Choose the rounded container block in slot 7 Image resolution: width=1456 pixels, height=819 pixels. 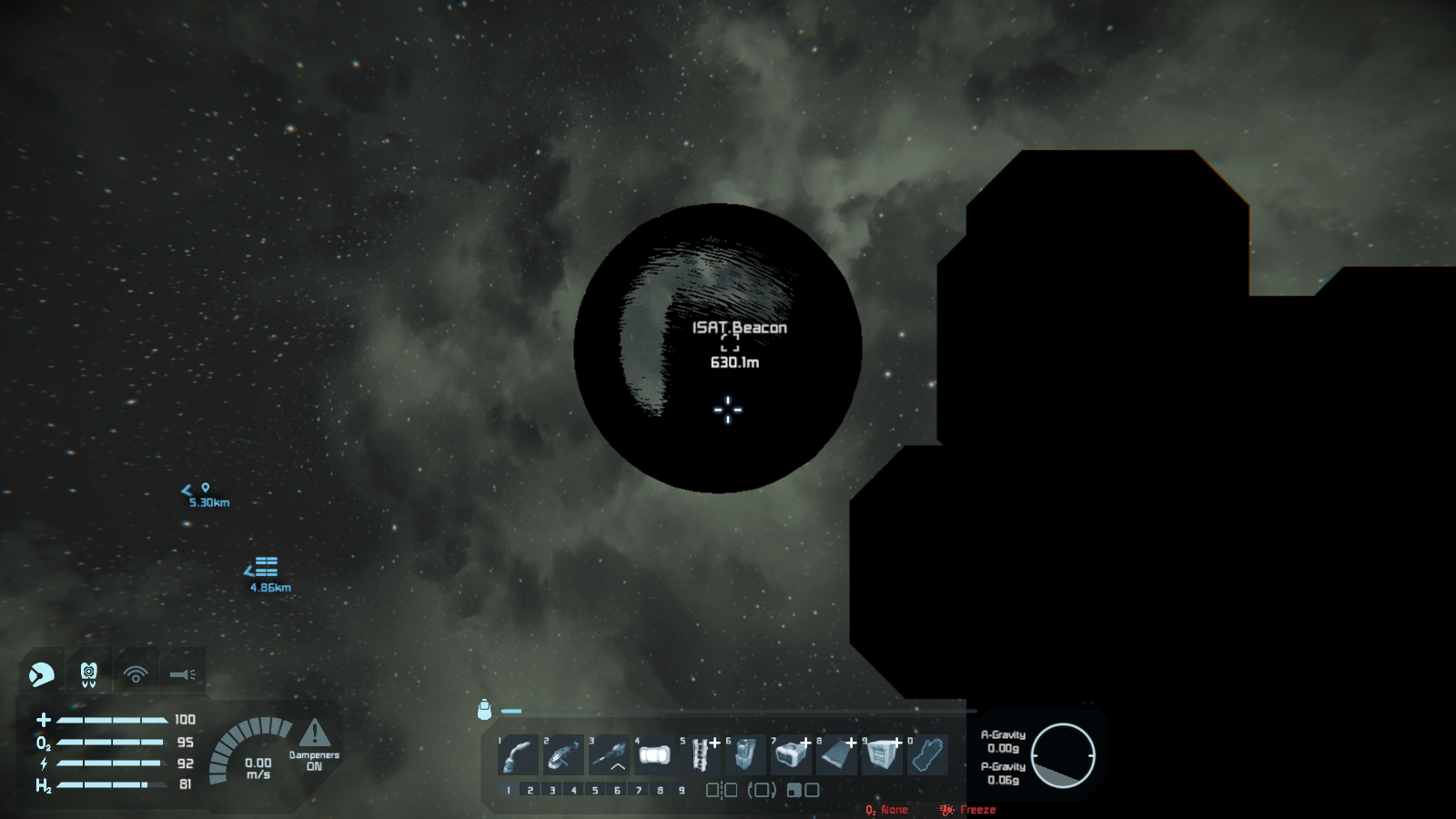click(791, 755)
